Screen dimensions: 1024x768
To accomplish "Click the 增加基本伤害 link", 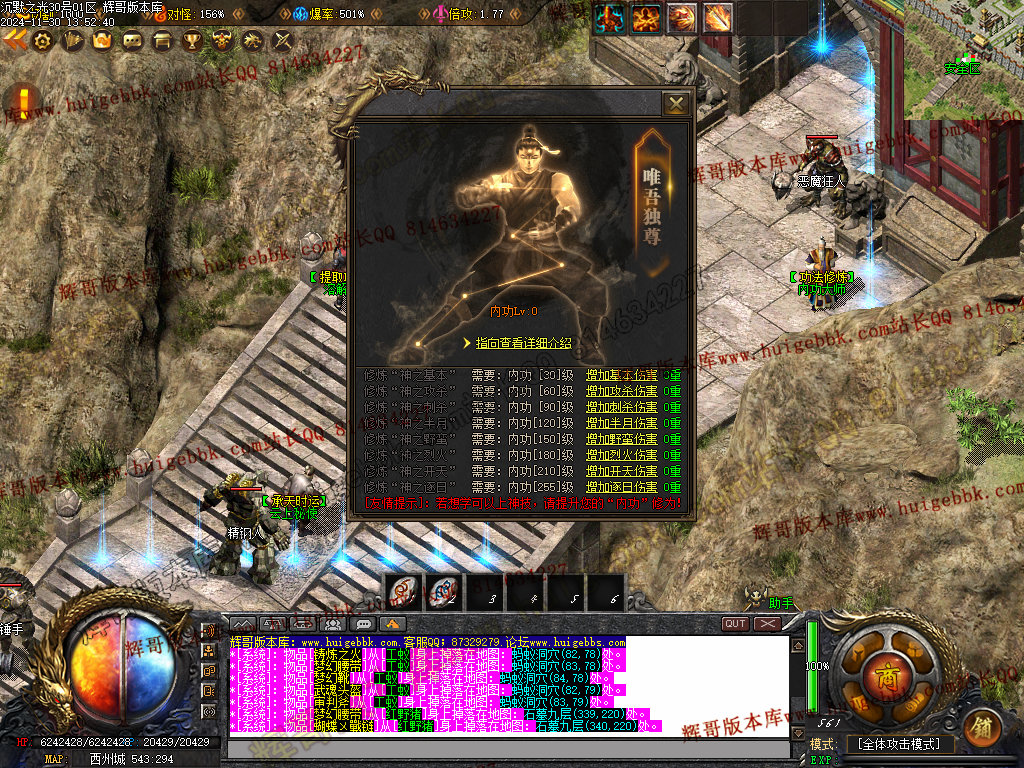I will [x=621, y=376].
